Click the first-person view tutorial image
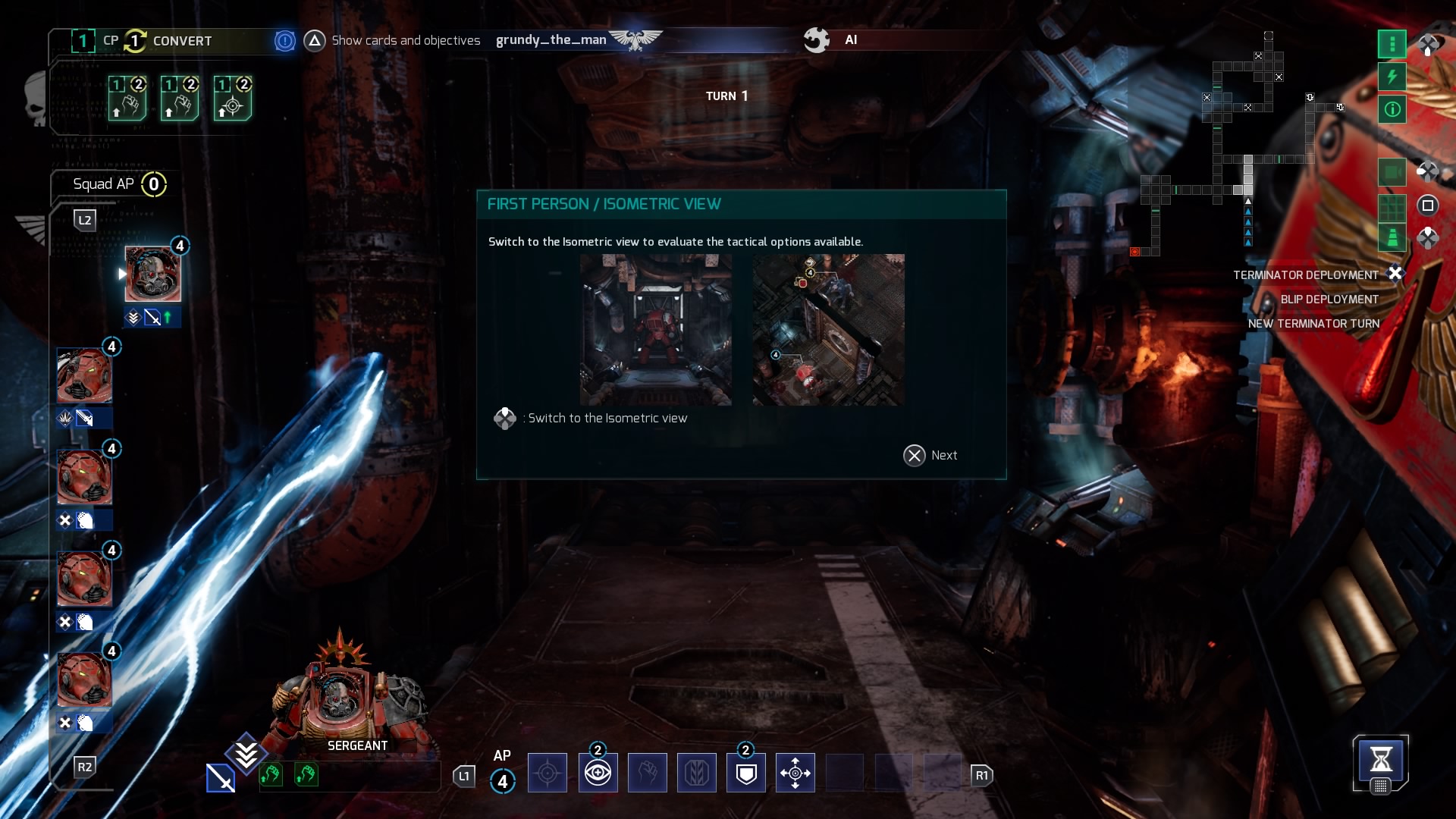The width and height of the screenshot is (1456, 819). (x=655, y=330)
